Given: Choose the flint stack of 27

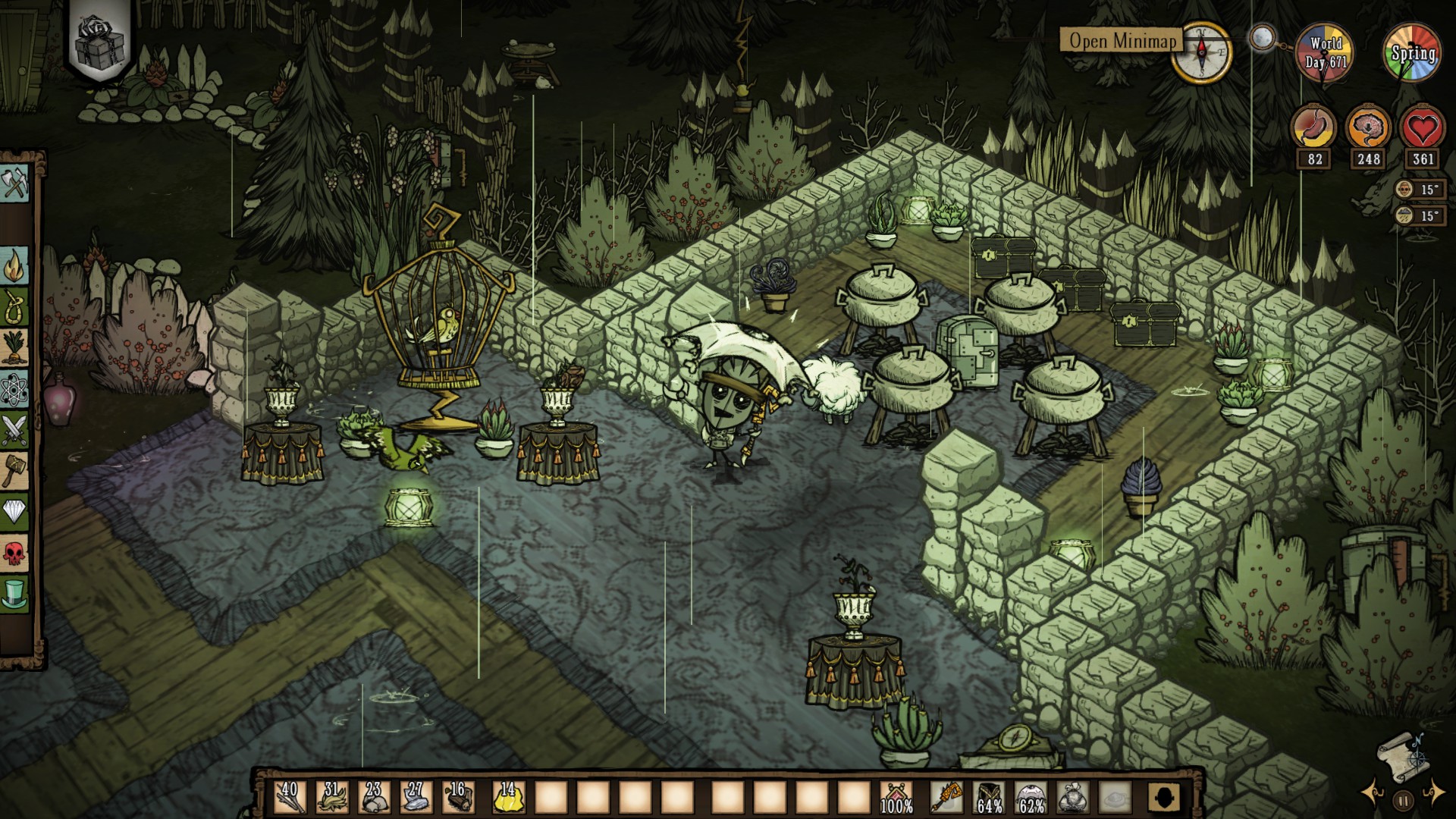Looking at the screenshot, I should coord(416,797).
